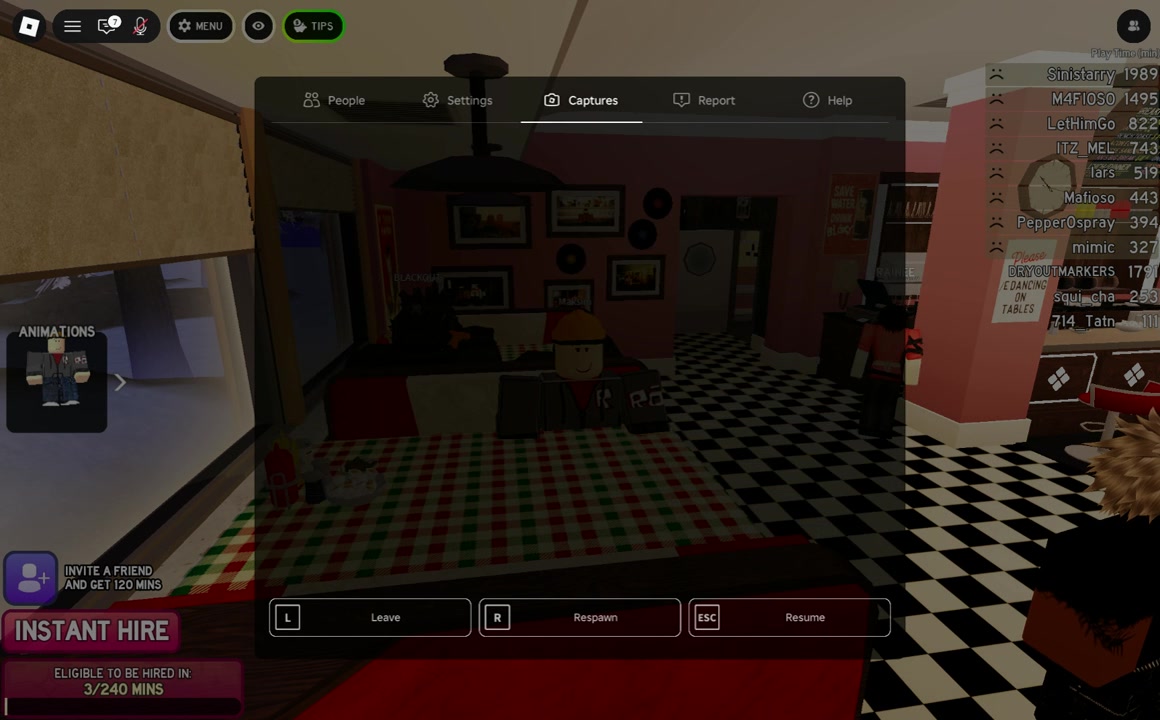Show the Help tab
The image size is (1160, 720).
827,100
